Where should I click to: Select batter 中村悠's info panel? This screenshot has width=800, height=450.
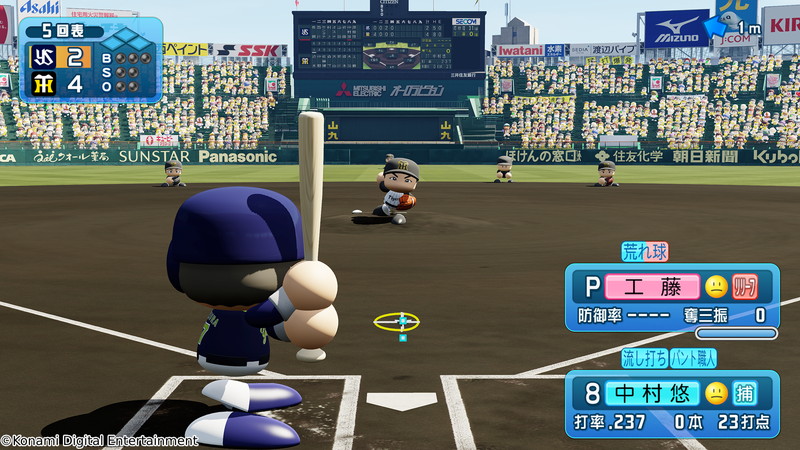672,404
